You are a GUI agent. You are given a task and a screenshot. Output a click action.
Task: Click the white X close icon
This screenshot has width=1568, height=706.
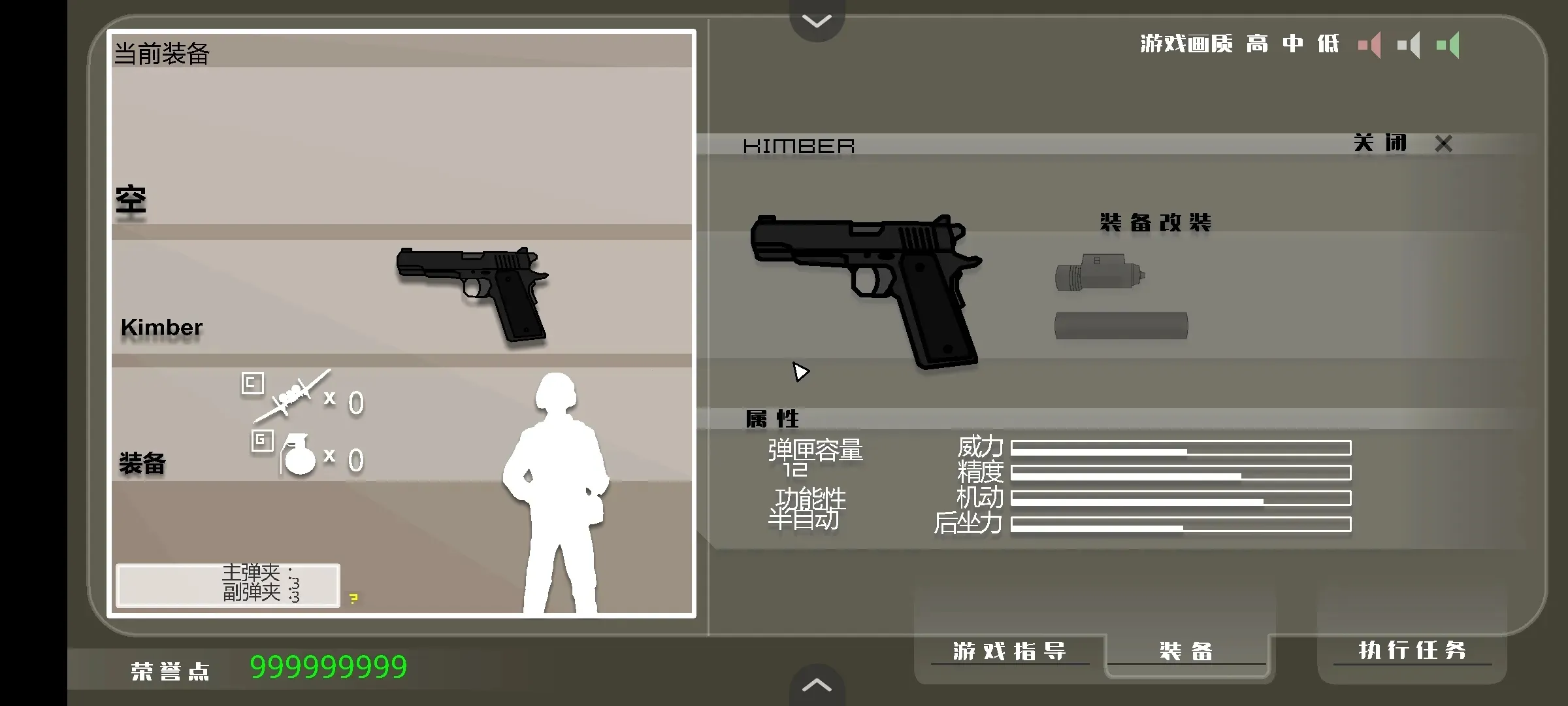click(1443, 143)
